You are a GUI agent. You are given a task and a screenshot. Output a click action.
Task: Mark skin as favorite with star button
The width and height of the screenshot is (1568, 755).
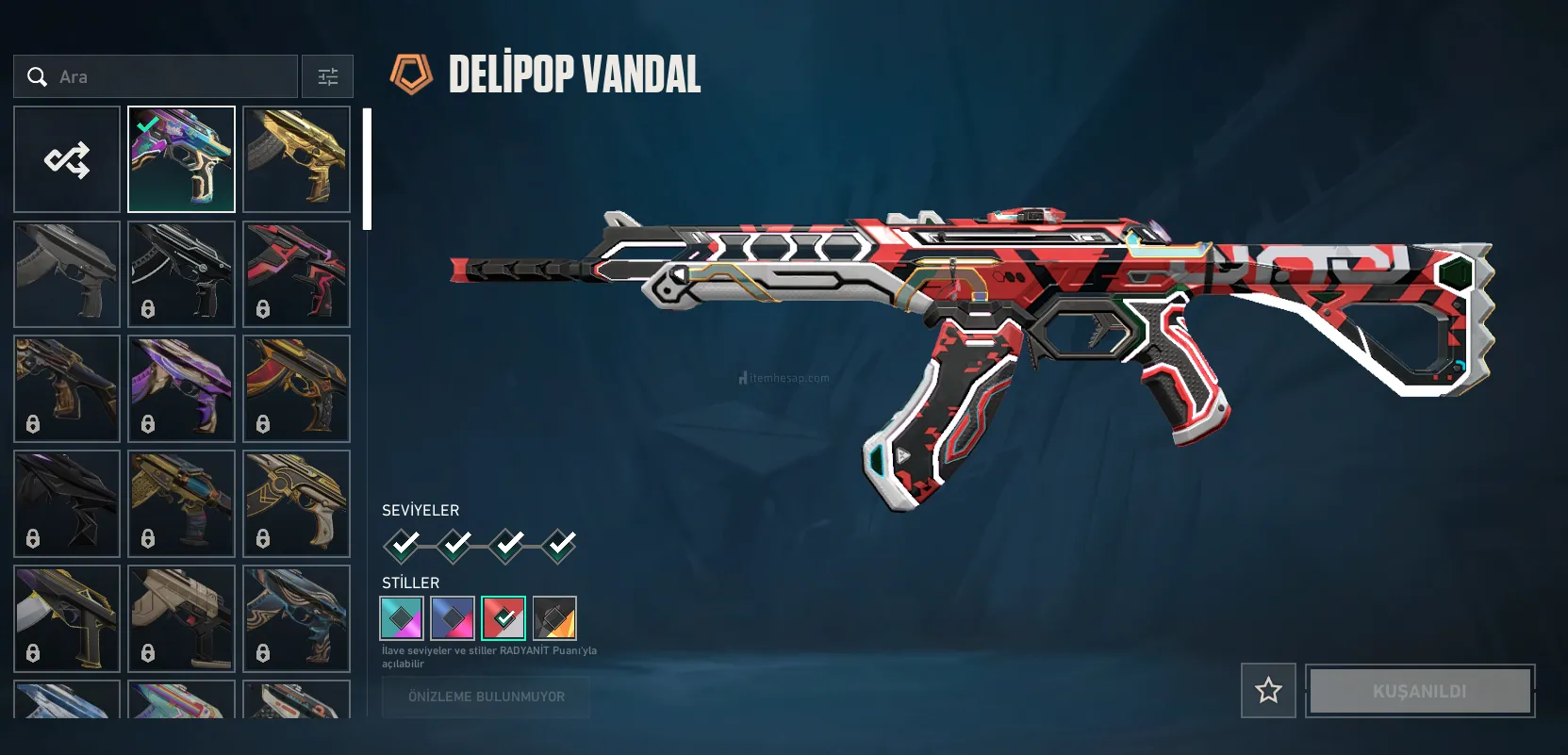pos(1268,691)
